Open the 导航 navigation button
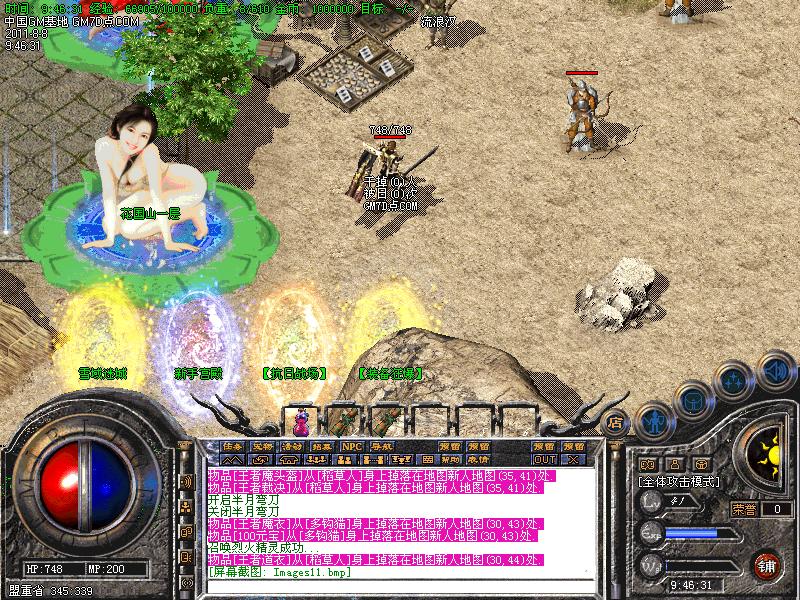Screen dimensions: 800x600 381,446
